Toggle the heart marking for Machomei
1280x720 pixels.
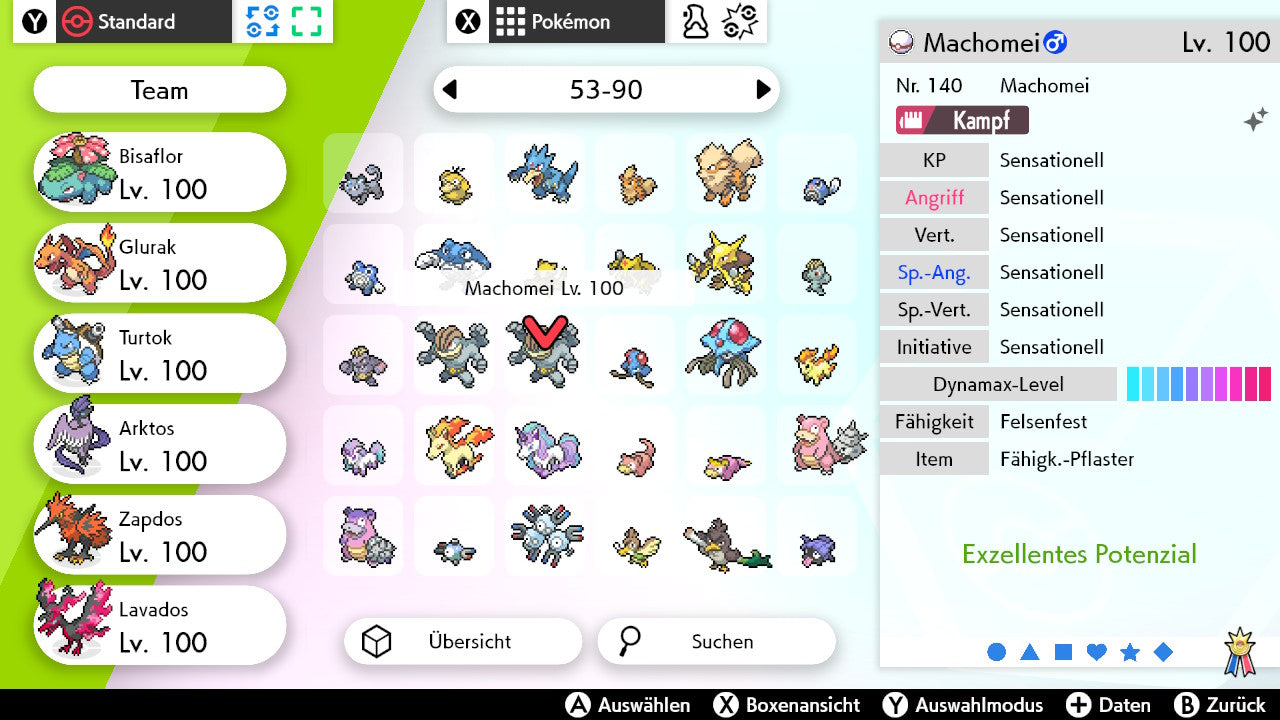(x=1096, y=652)
